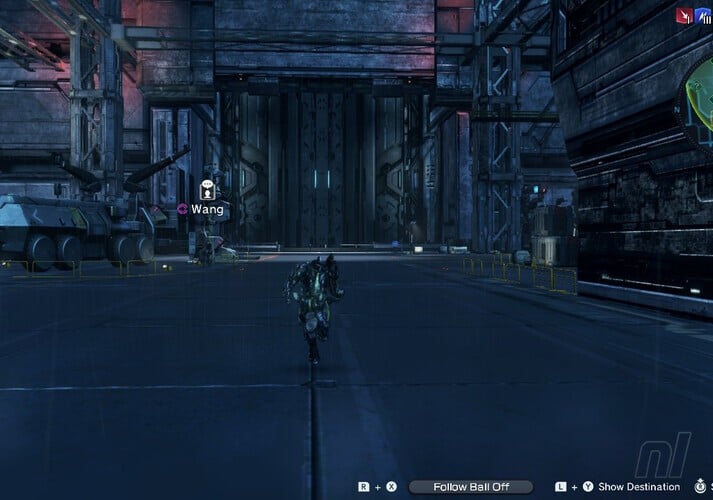The image size is (713, 500).
Task: Open the green minimap
Action: (699, 107)
